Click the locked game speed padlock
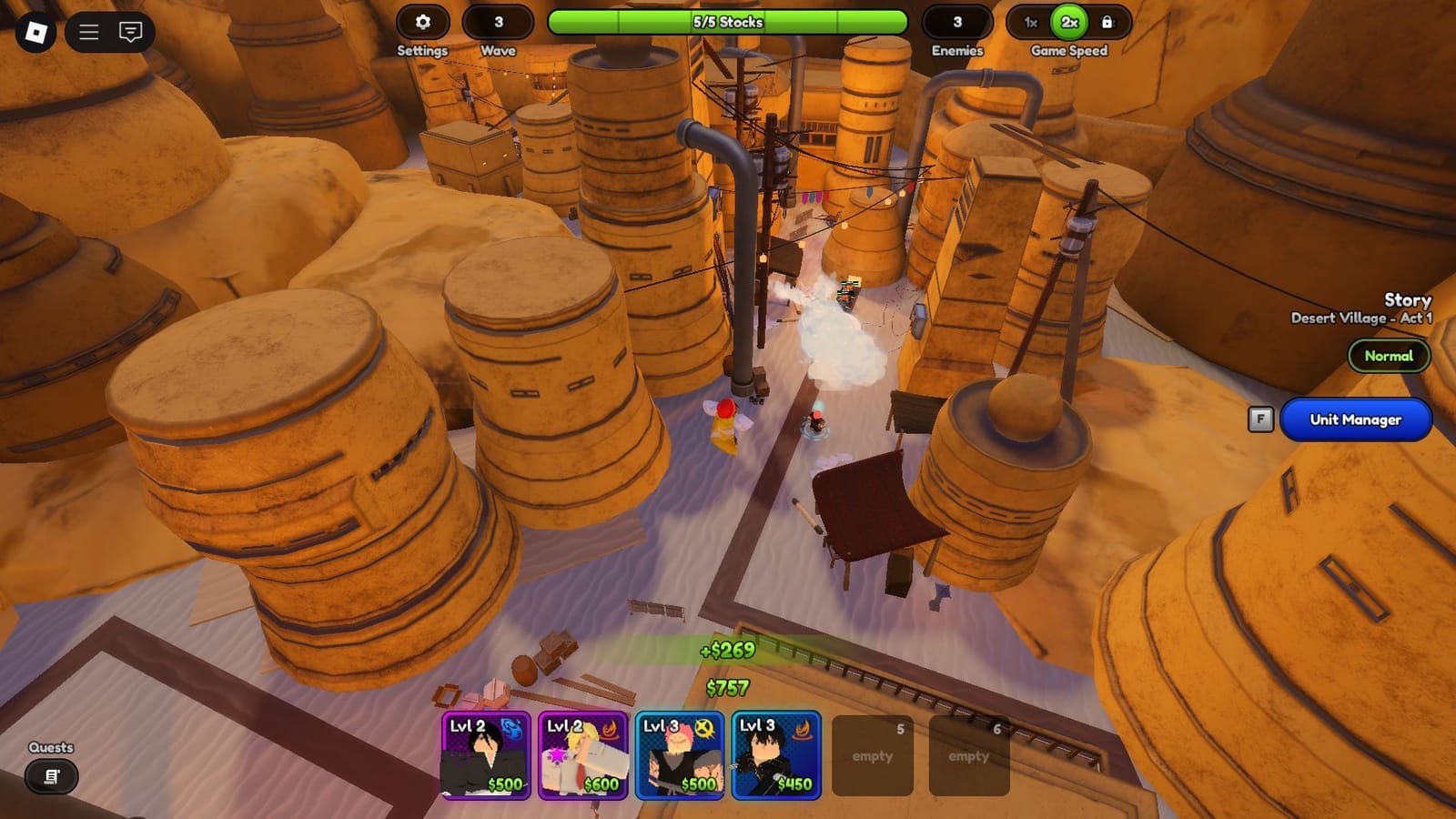The width and height of the screenshot is (1456, 819). (1107, 23)
